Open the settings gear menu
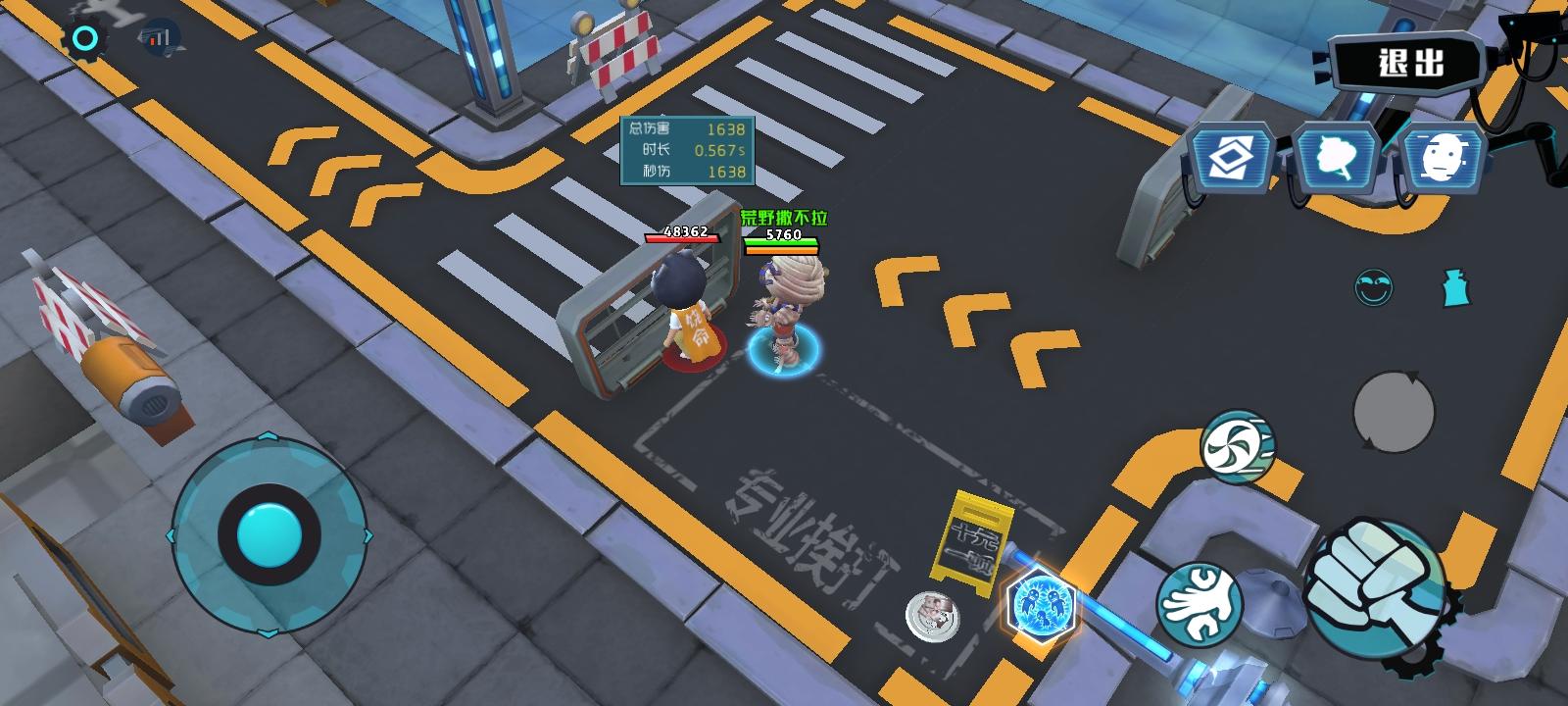 pos(84,37)
